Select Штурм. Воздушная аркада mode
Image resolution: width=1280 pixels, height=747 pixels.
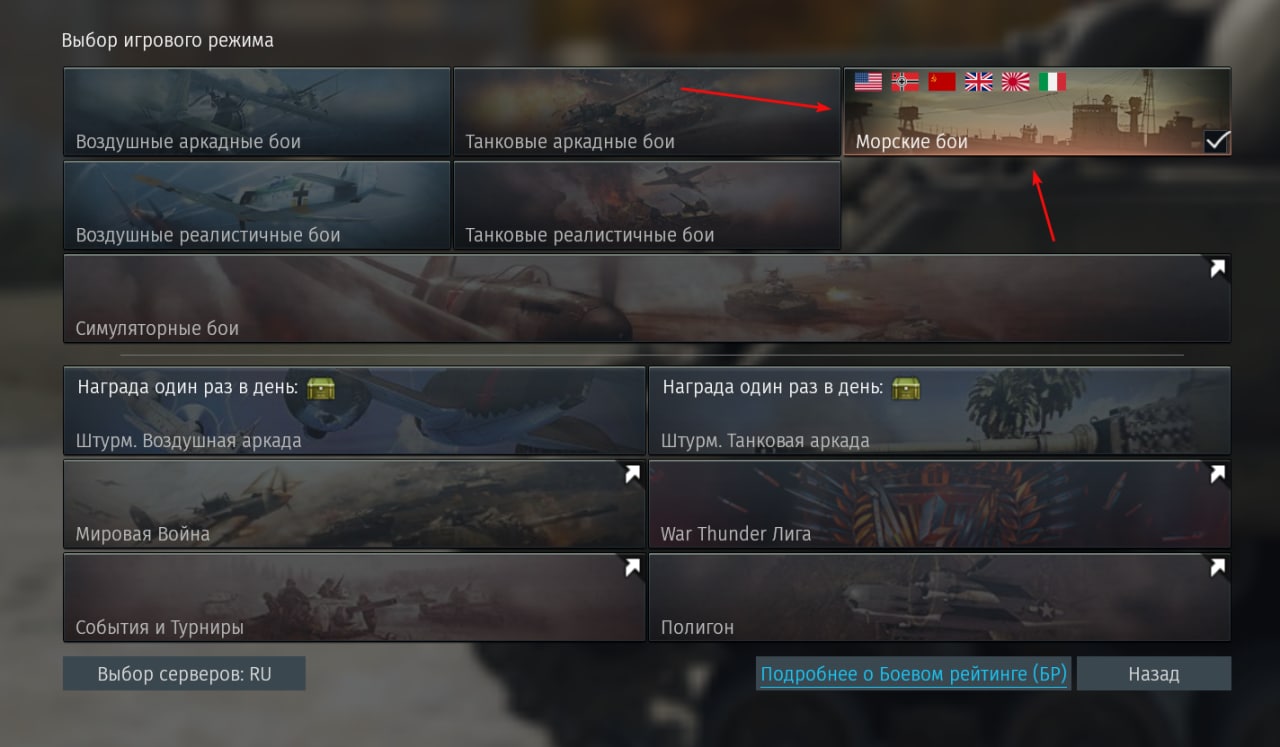point(354,411)
